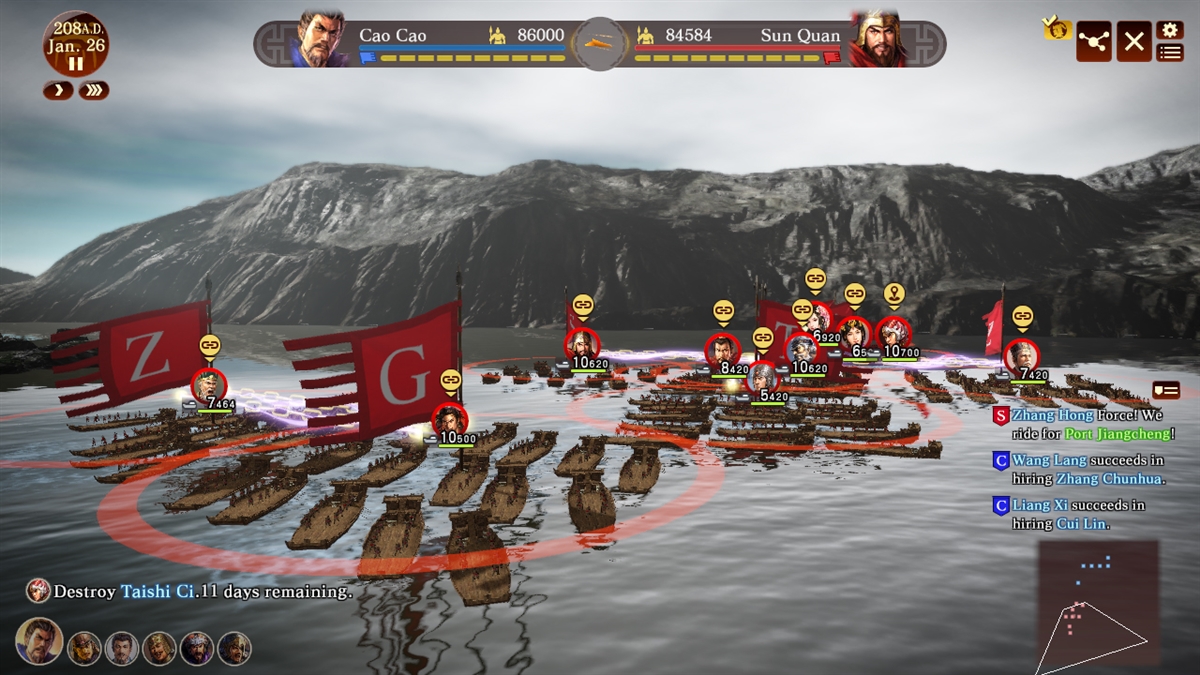Open the minimap in the corner
Viewport: 1200px width, 675px height.
[1098, 602]
